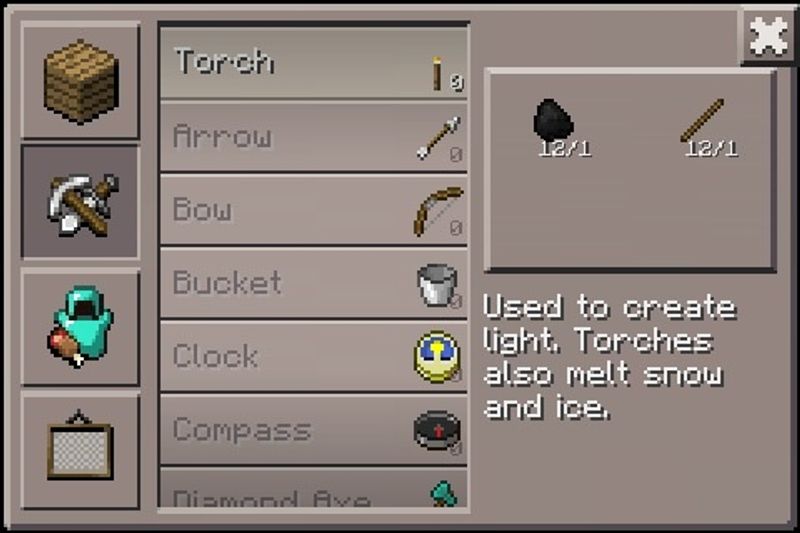The width and height of the screenshot is (800, 533).
Task: Switch to the wood planks blocks tab
Action: pyautogui.click(x=80, y=80)
